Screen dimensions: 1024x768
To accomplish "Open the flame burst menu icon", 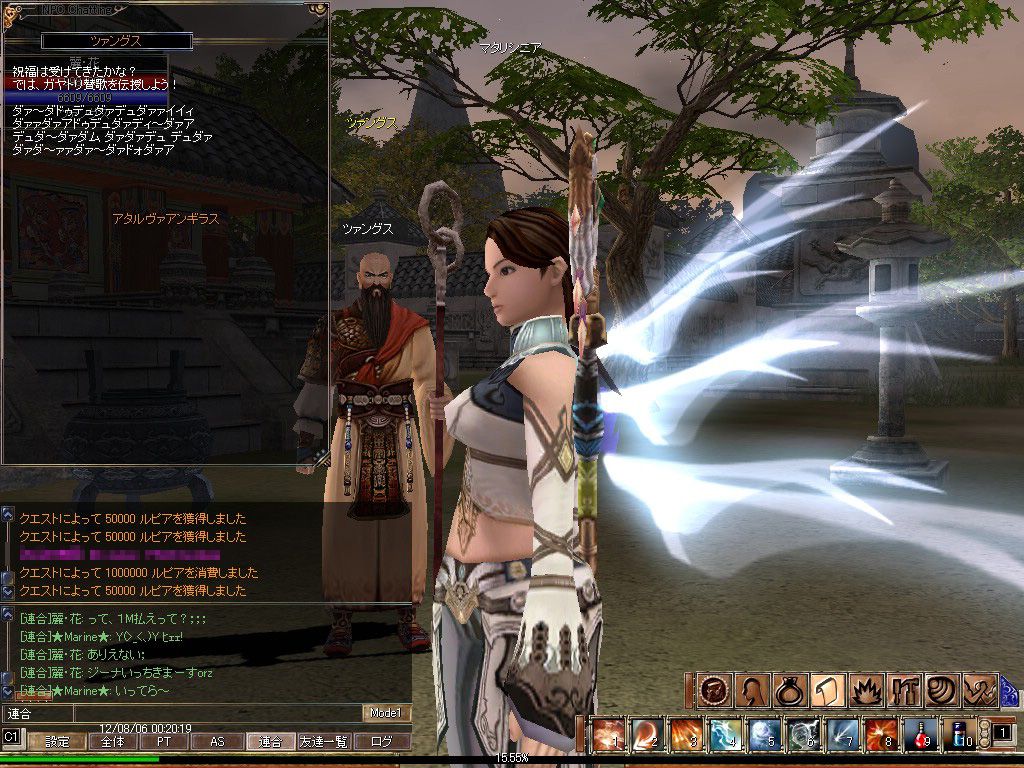I will pos(864,690).
